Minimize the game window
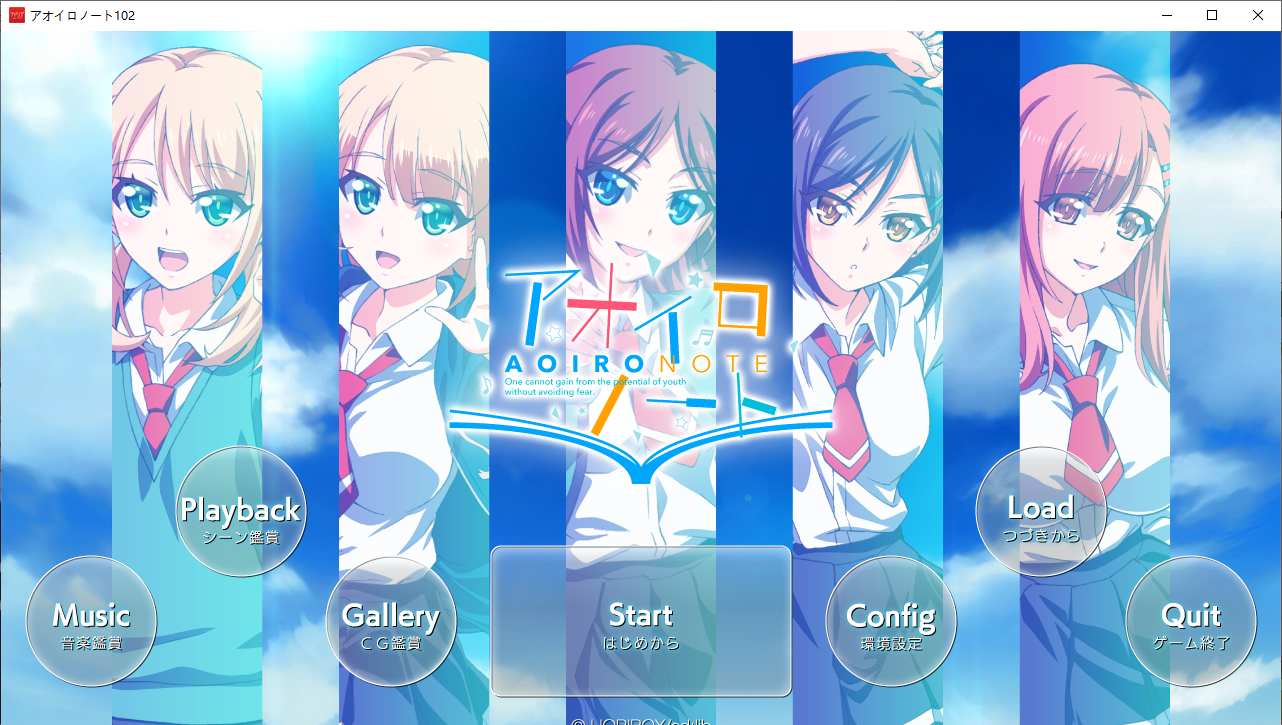 [1165, 15]
